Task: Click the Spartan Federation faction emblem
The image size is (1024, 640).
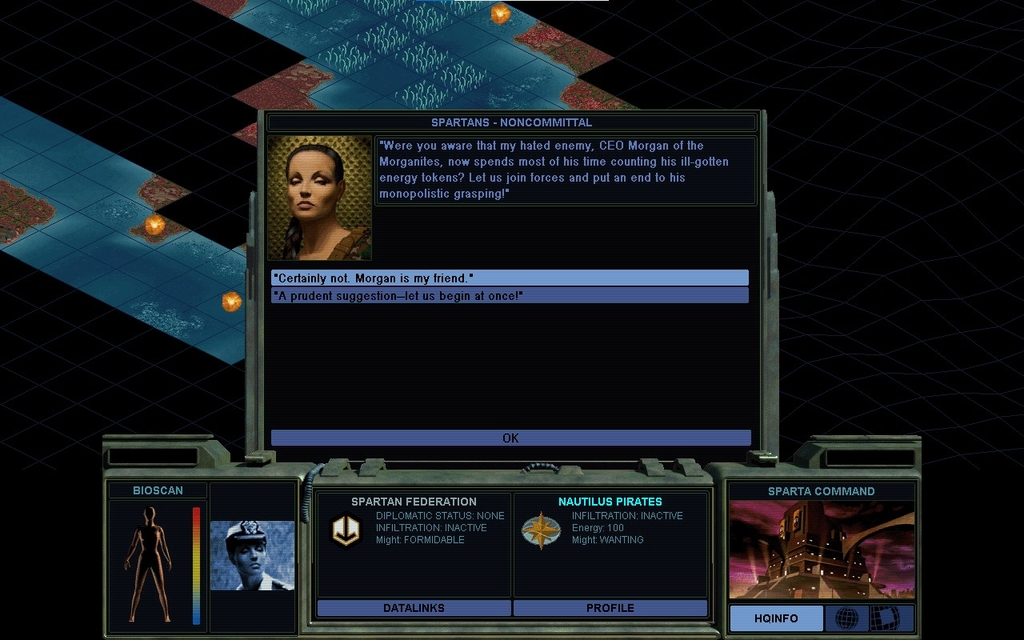Action: click(346, 530)
